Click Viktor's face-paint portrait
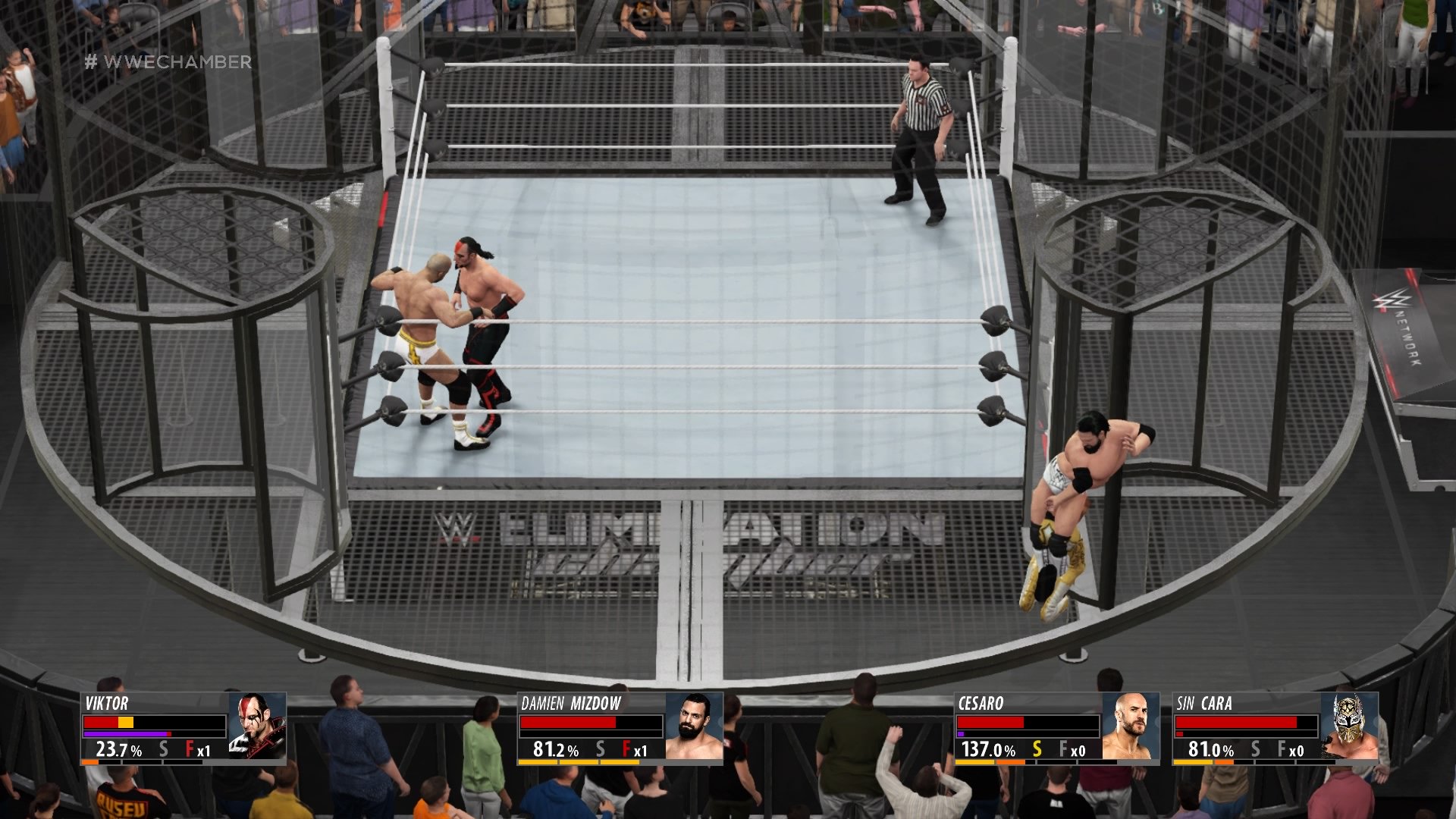Image resolution: width=1456 pixels, height=819 pixels. pyautogui.click(x=257, y=726)
